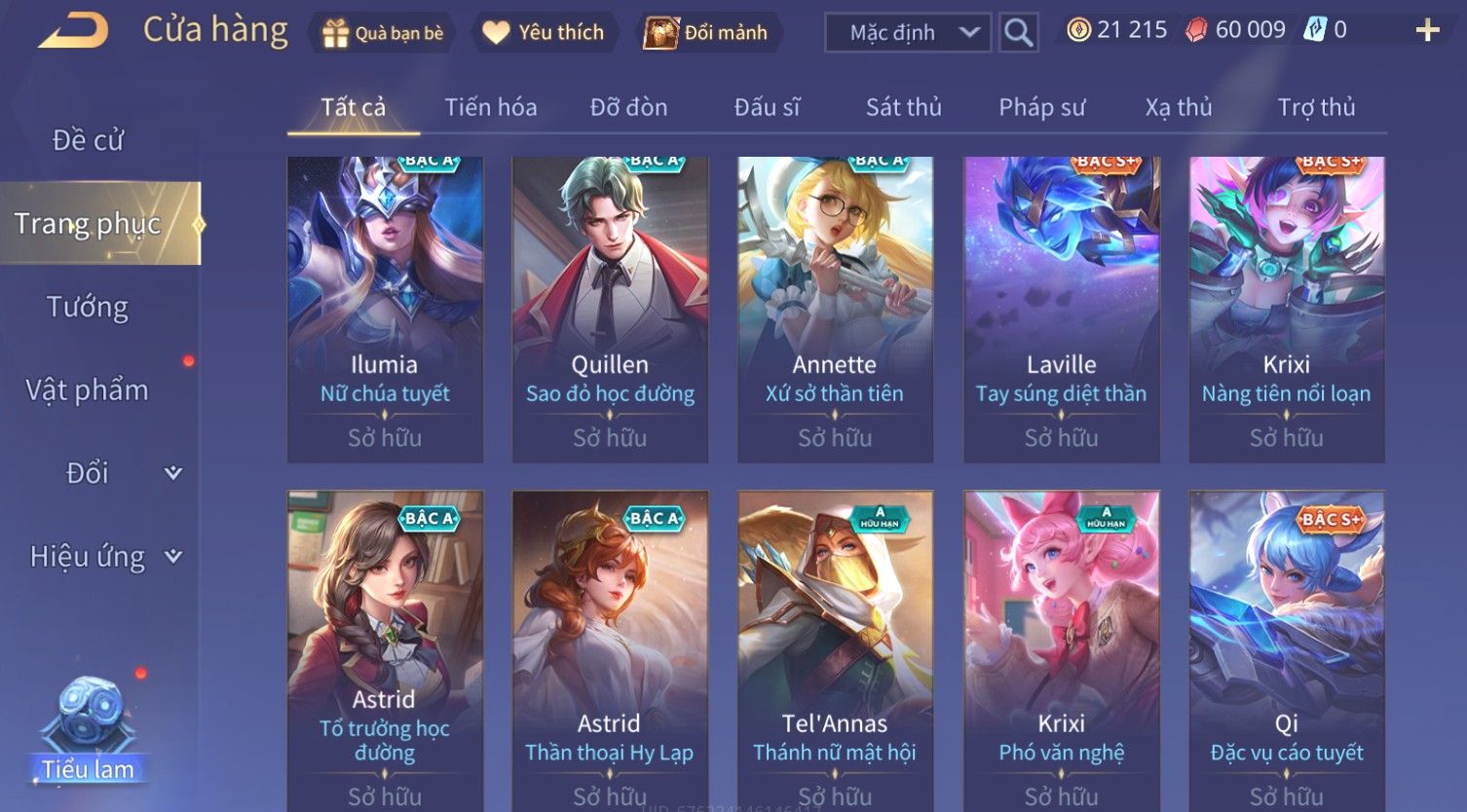Select the Sát thủ category tab
This screenshot has height=812, width=1467.
point(903,107)
